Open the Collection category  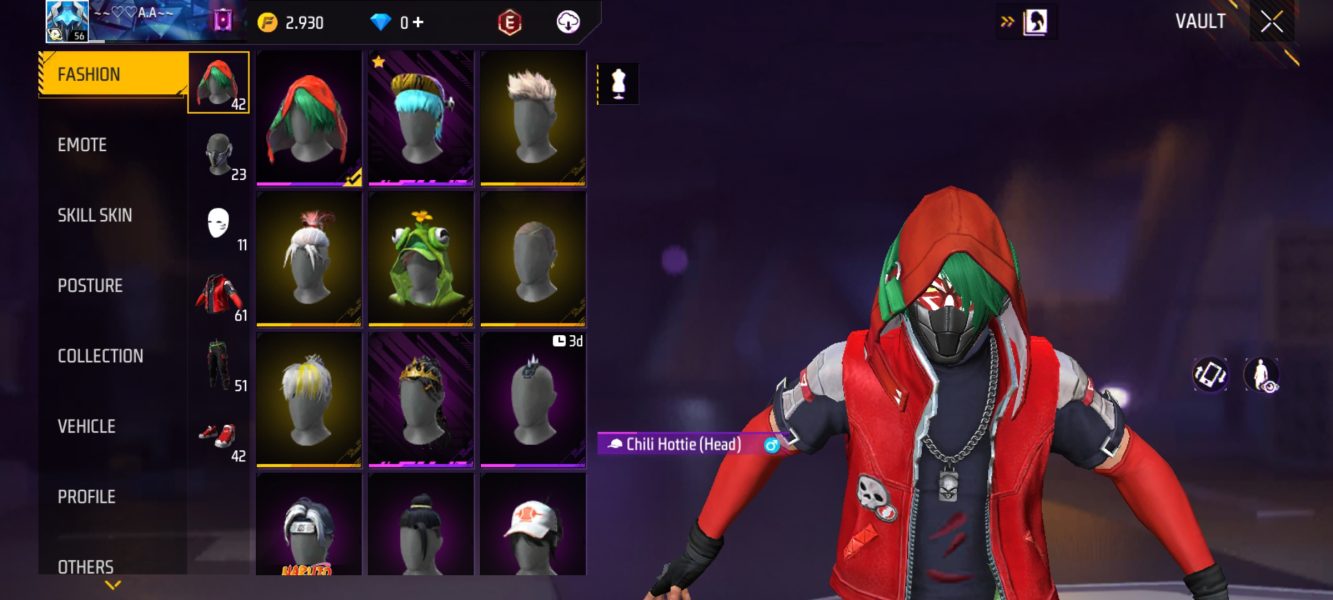click(100, 356)
